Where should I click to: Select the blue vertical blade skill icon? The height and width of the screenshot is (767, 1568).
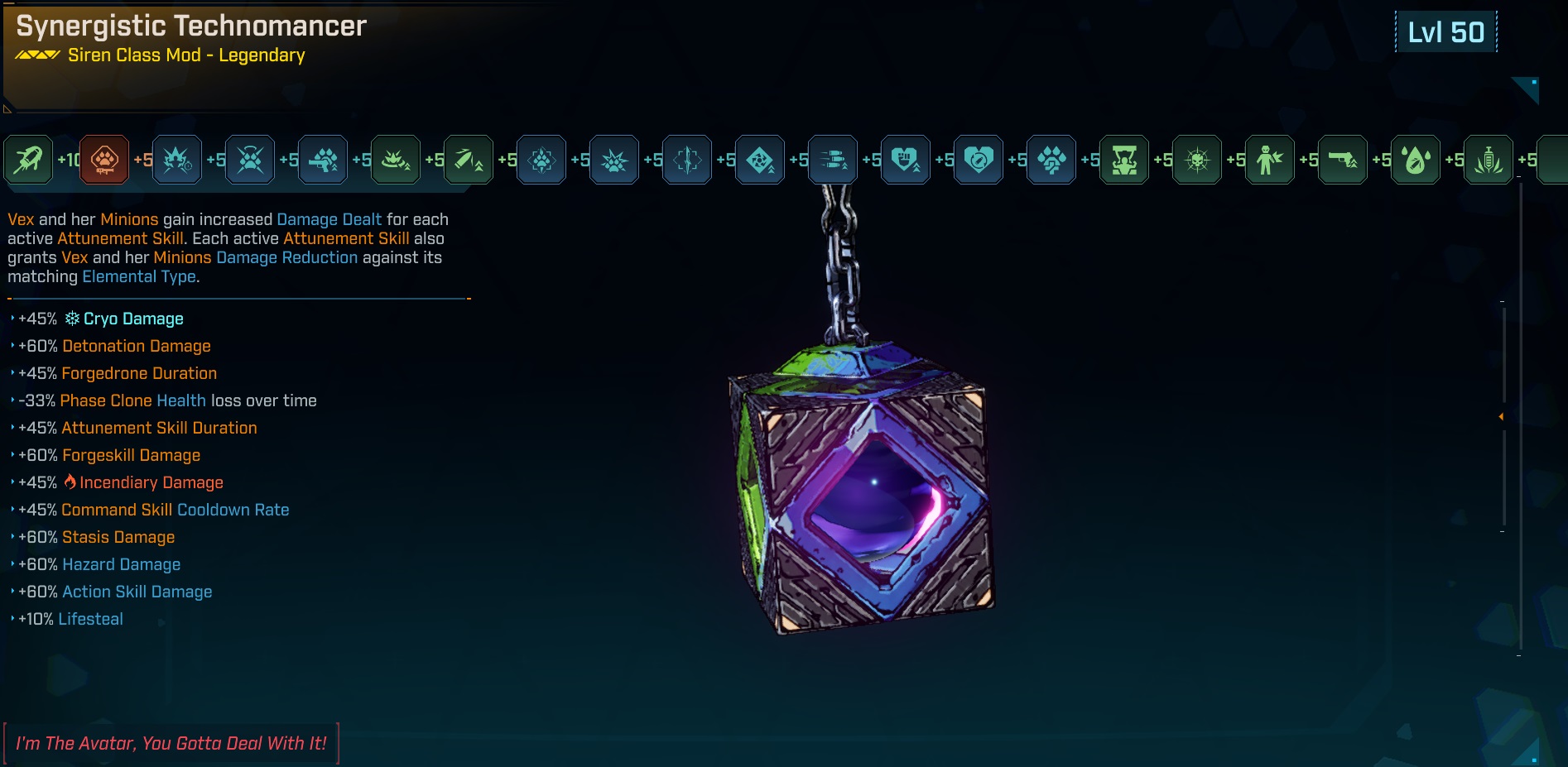pyautogui.click(x=687, y=159)
